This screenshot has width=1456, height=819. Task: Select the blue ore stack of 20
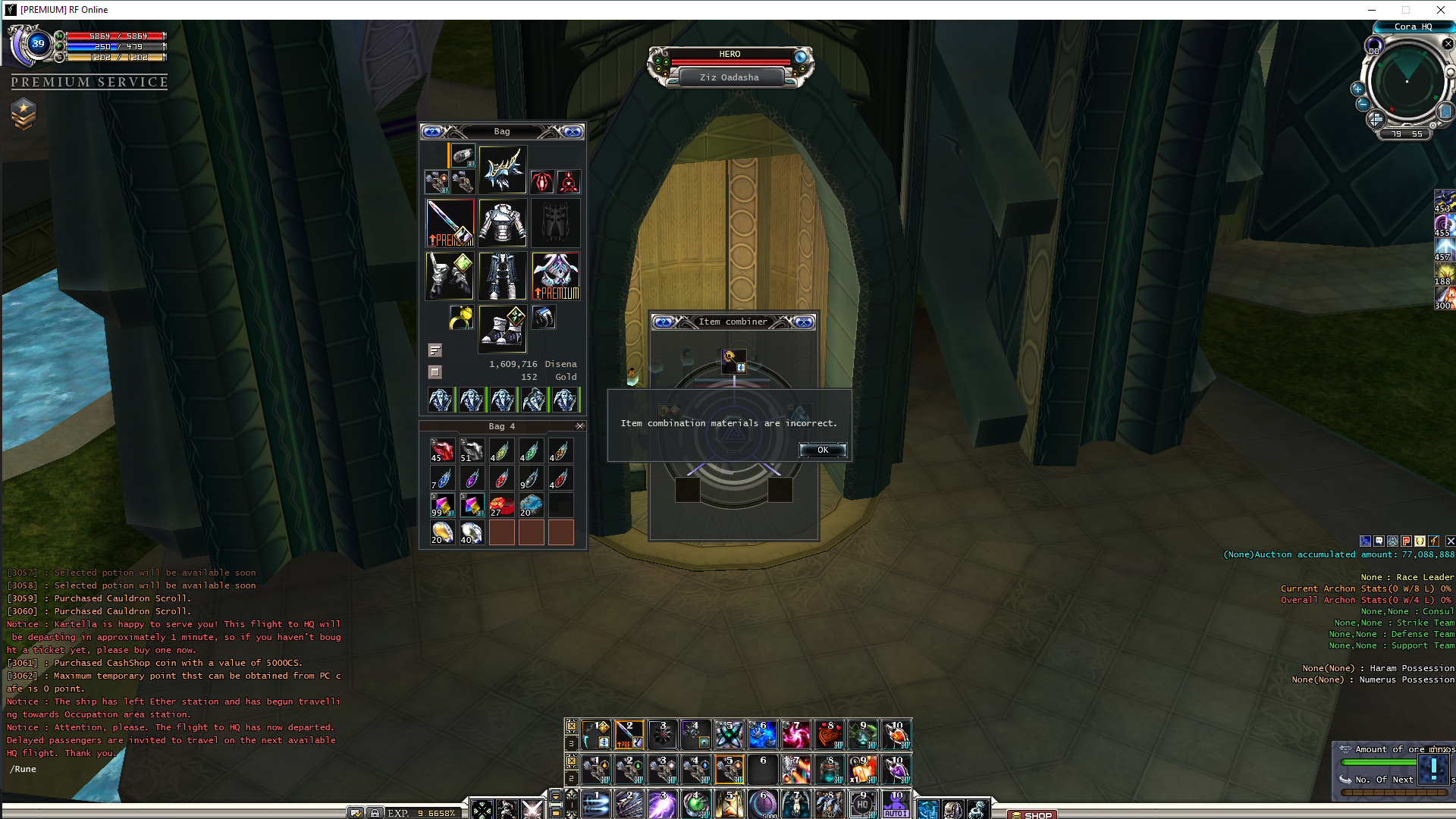click(x=531, y=505)
